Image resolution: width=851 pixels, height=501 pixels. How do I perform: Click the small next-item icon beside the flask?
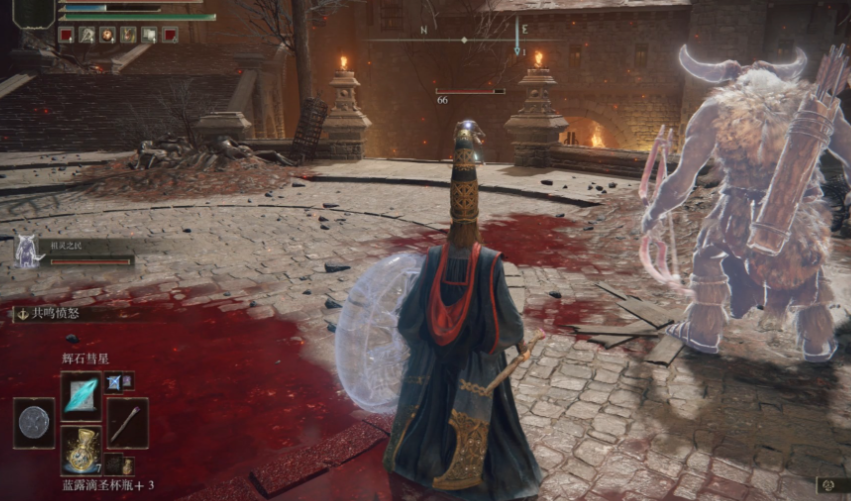114,465
